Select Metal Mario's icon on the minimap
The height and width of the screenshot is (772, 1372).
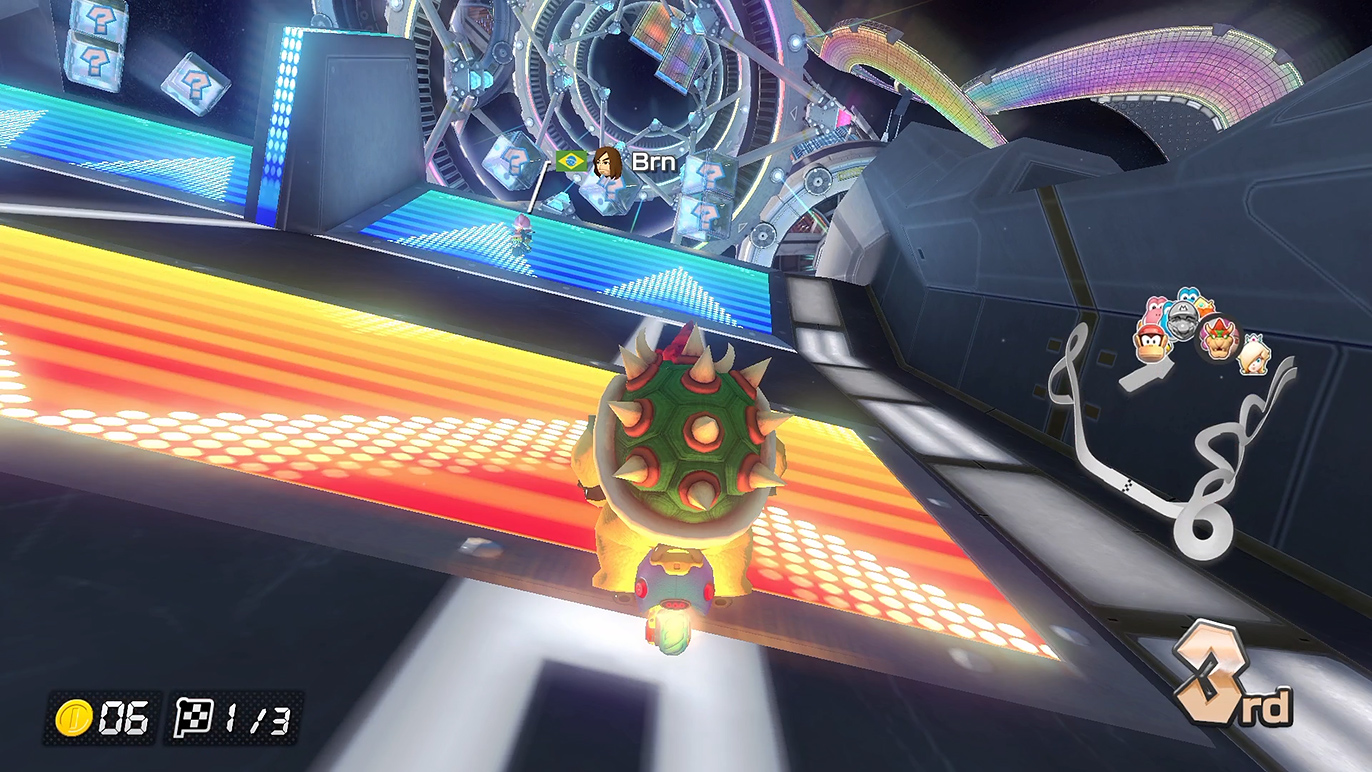pyautogui.click(x=1182, y=319)
